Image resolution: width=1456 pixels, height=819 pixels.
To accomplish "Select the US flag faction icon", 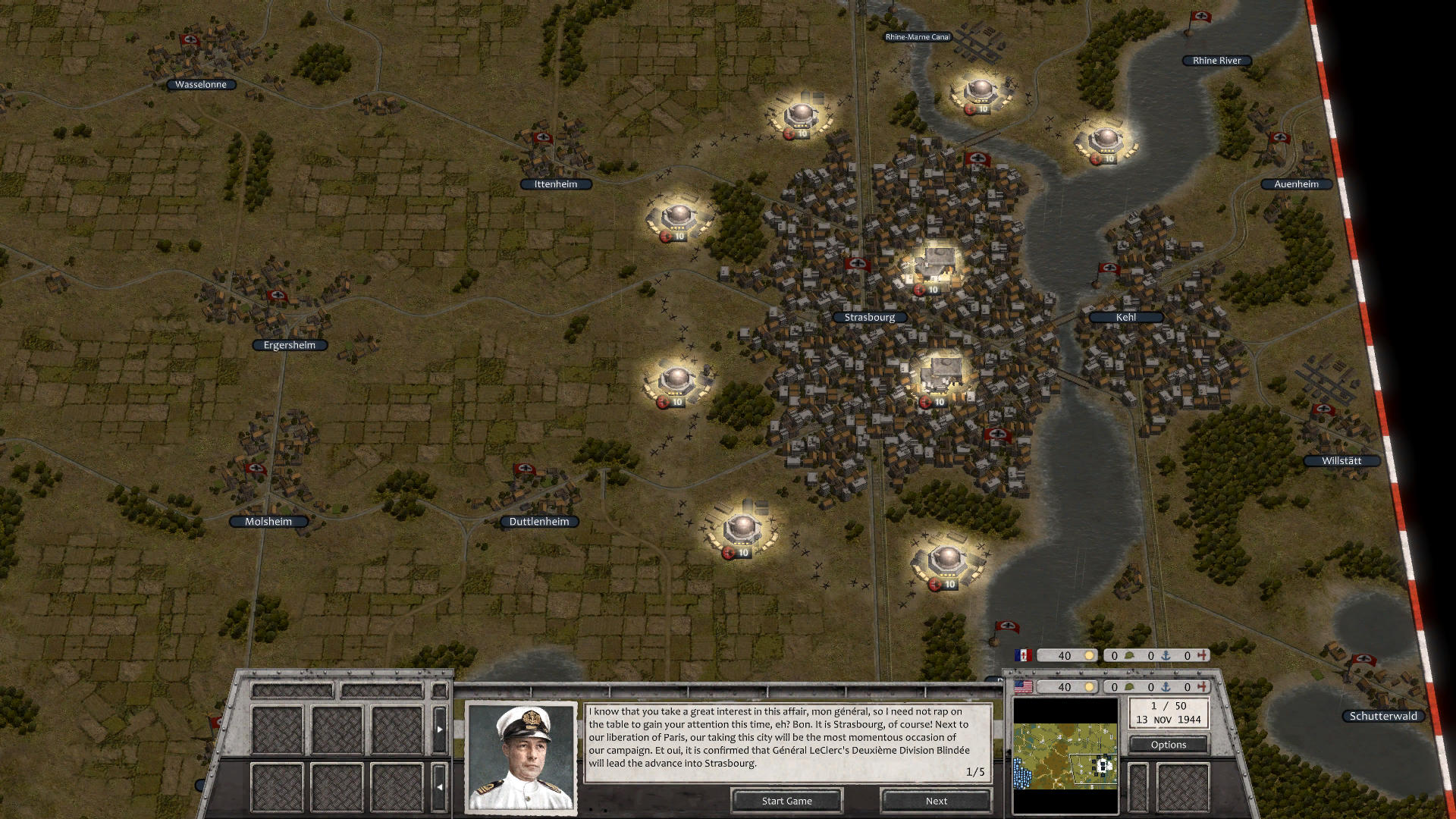I will coord(1022,687).
